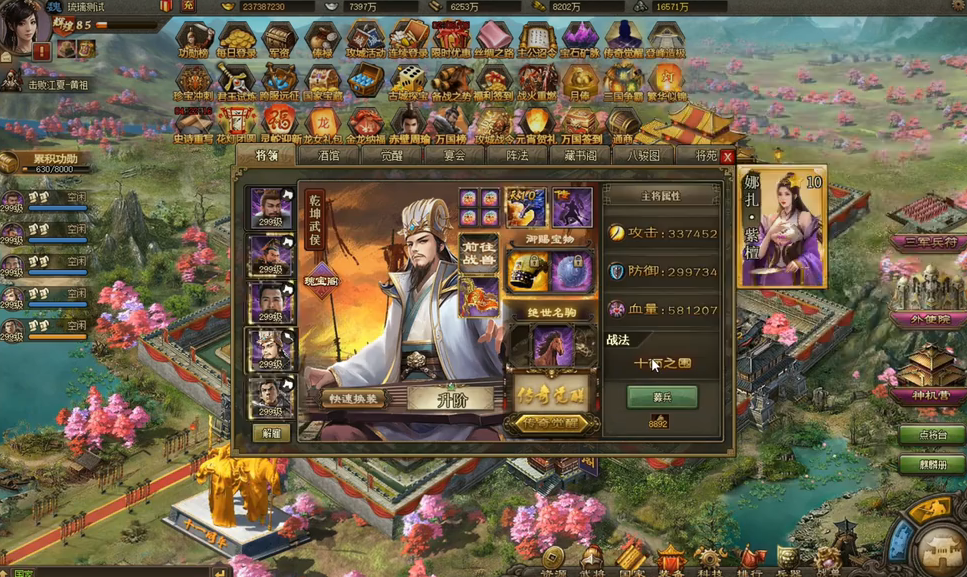
Task: Switch to the 阵法 formation tab
Action: 517,156
